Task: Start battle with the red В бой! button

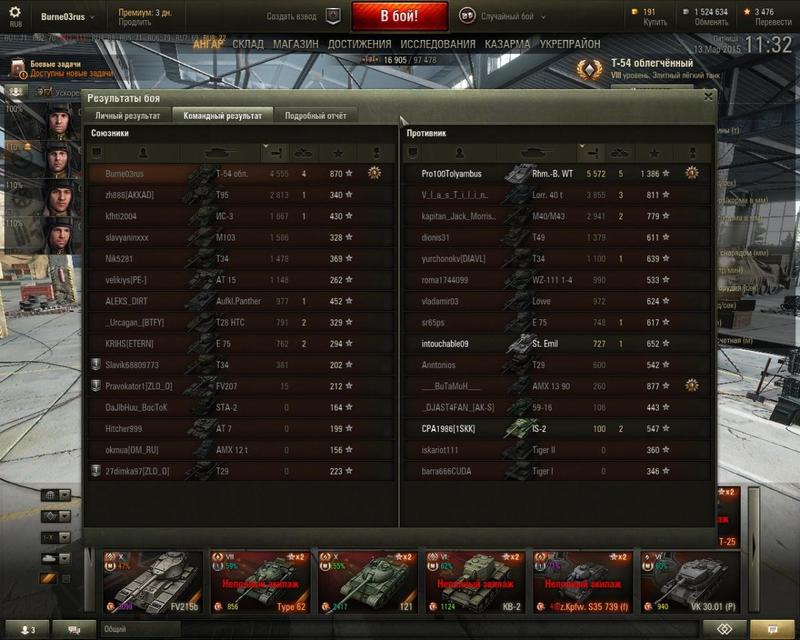Action: pos(399,17)
